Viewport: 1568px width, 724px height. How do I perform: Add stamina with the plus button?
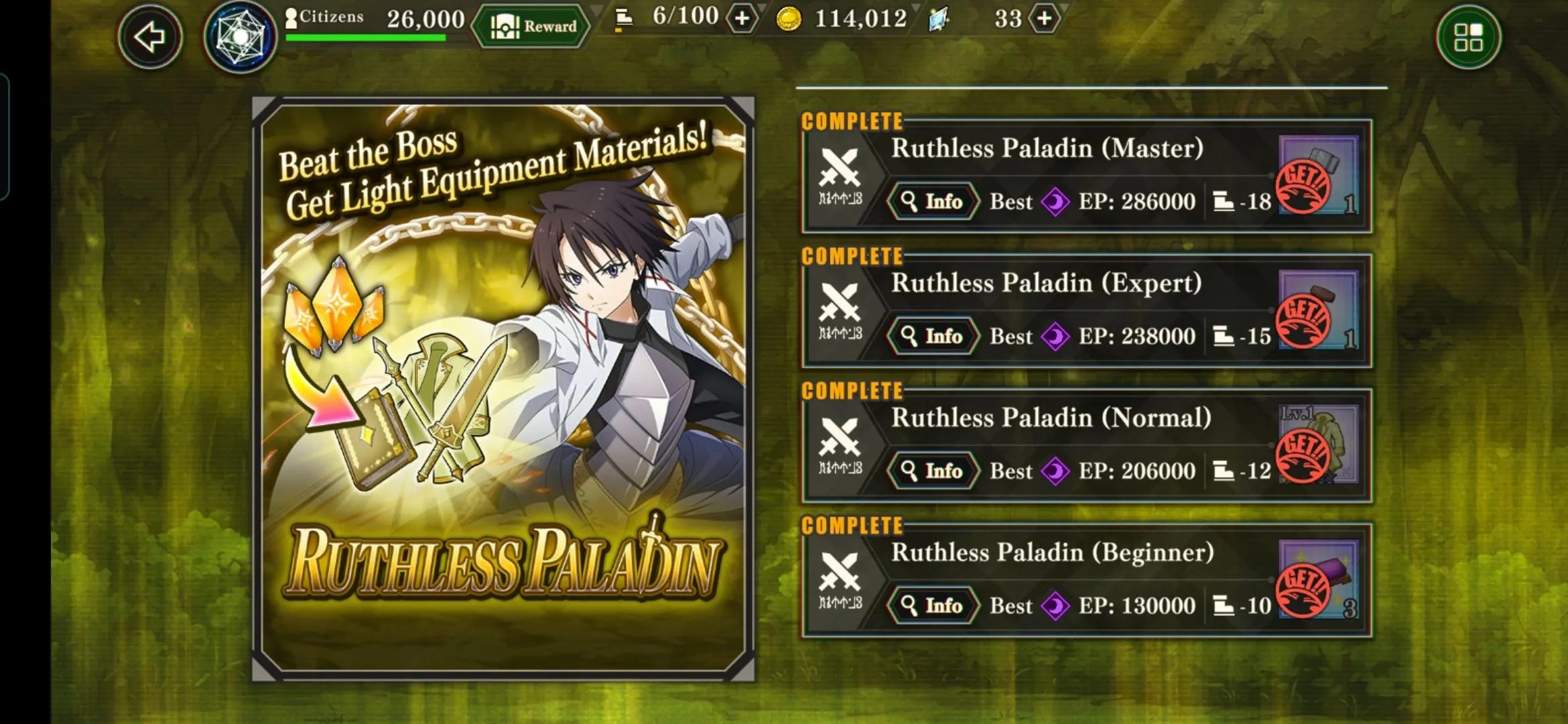pos(742,19)
